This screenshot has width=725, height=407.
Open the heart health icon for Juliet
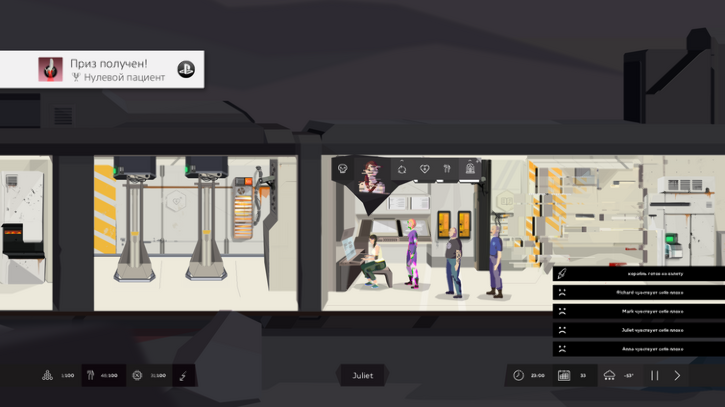[424, 169]
